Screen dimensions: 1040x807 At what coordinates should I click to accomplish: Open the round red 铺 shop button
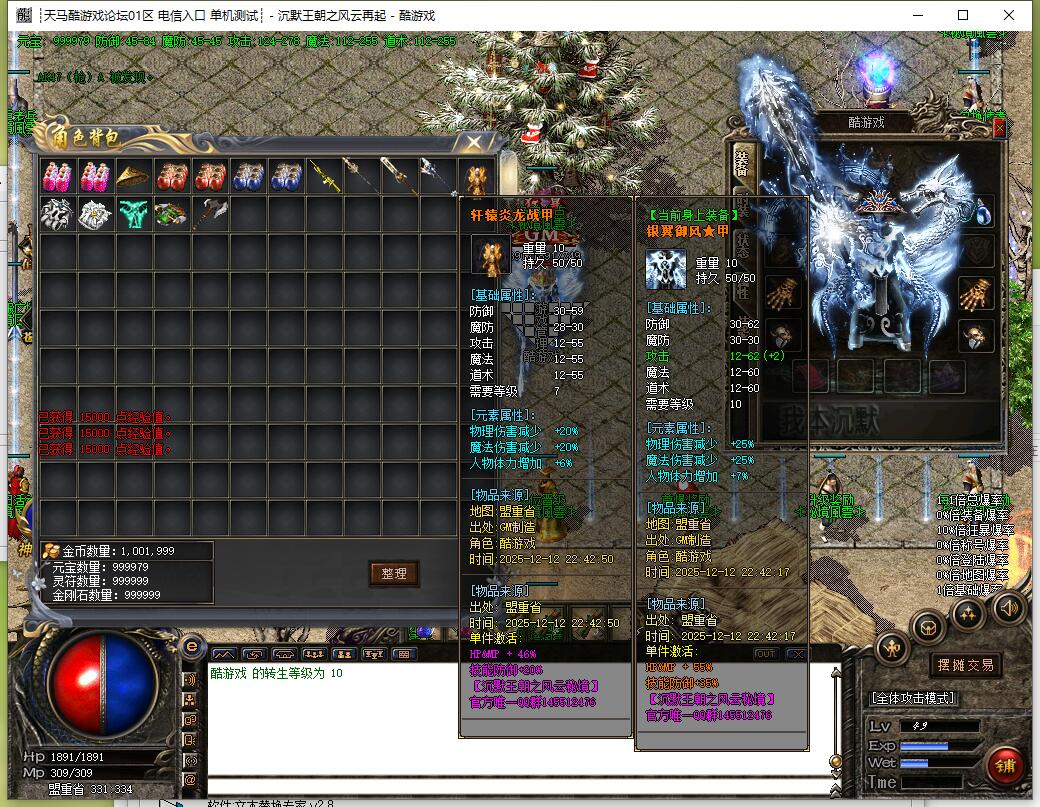coord(1004,766)
